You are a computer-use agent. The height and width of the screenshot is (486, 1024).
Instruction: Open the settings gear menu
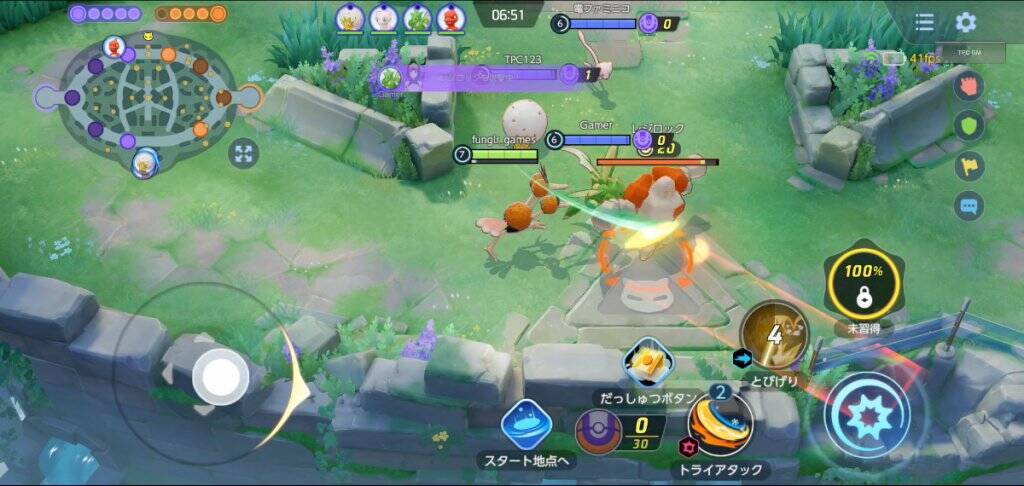(x=965, y=22)
